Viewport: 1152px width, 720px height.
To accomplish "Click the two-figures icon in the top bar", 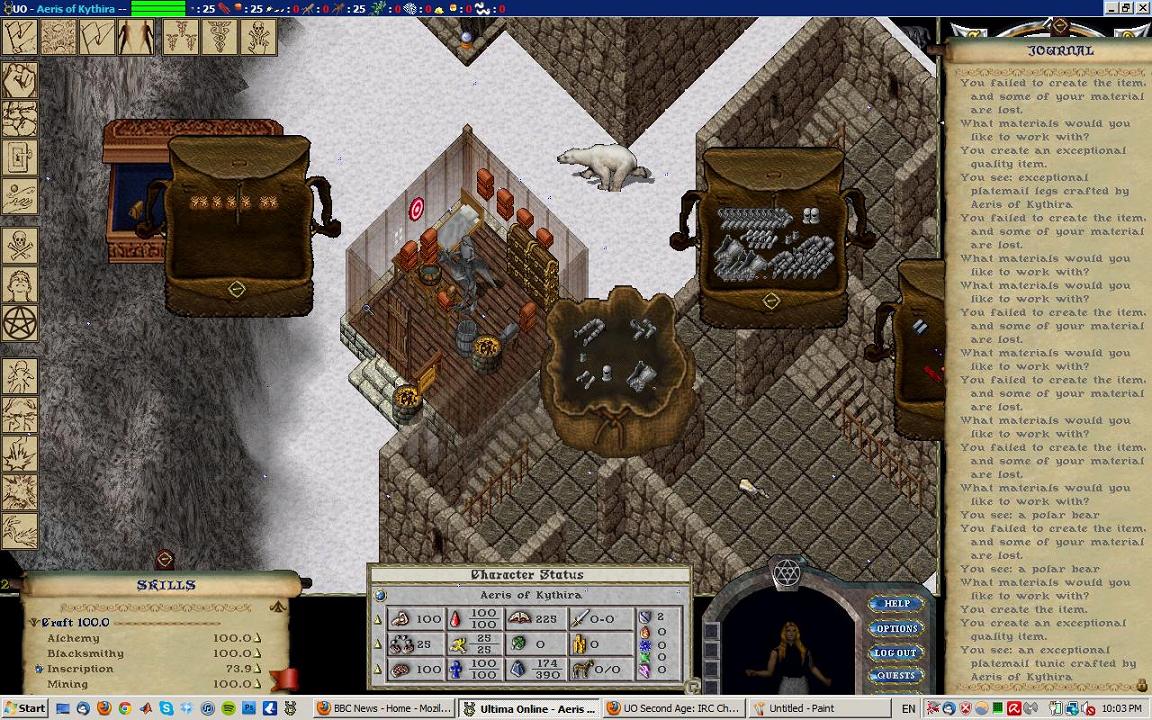I will (x=136, y=38).
